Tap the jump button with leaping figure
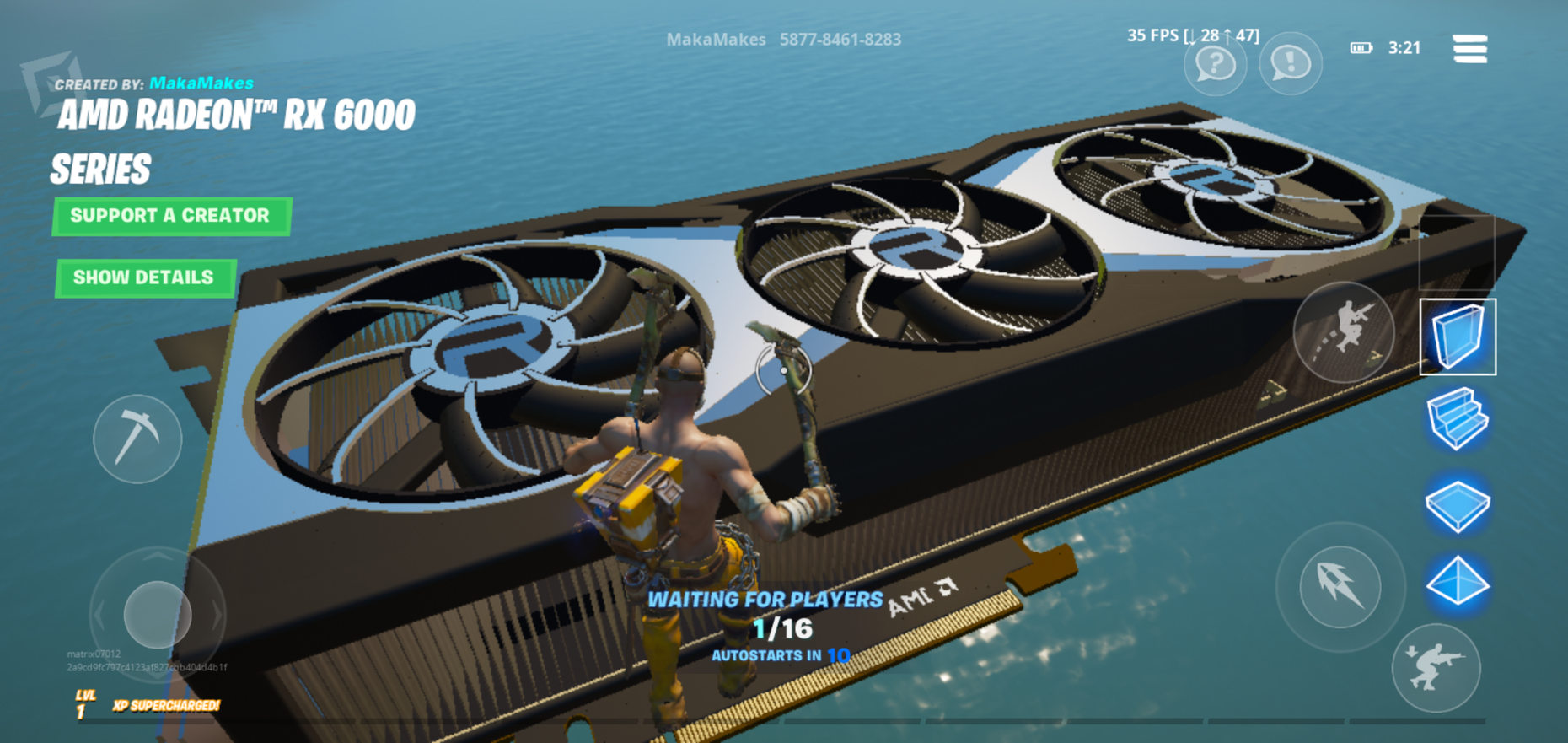The height and width of the screenshot is (743, 1568). click(x=1344, y=331)
